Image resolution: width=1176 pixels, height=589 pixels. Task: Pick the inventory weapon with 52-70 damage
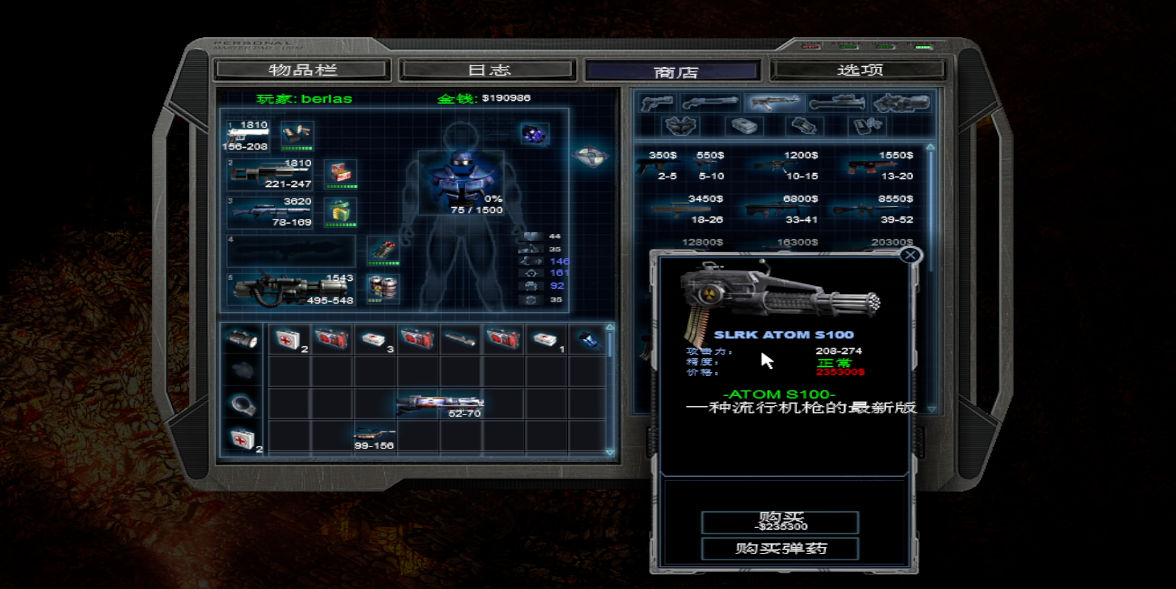(x=439, y=403)
